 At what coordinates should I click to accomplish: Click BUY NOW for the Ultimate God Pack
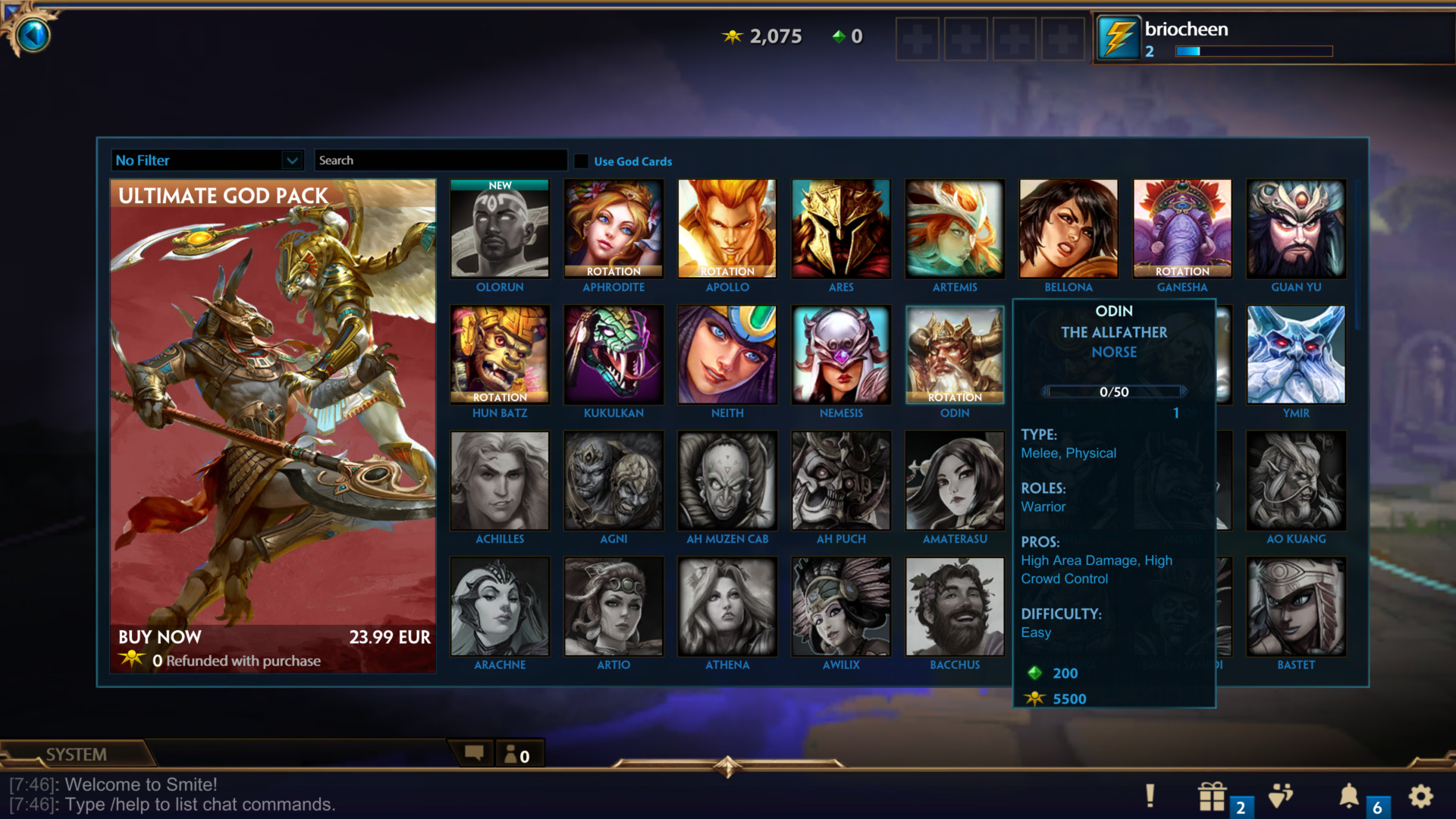pyautogui.click(x=159, y=637)
